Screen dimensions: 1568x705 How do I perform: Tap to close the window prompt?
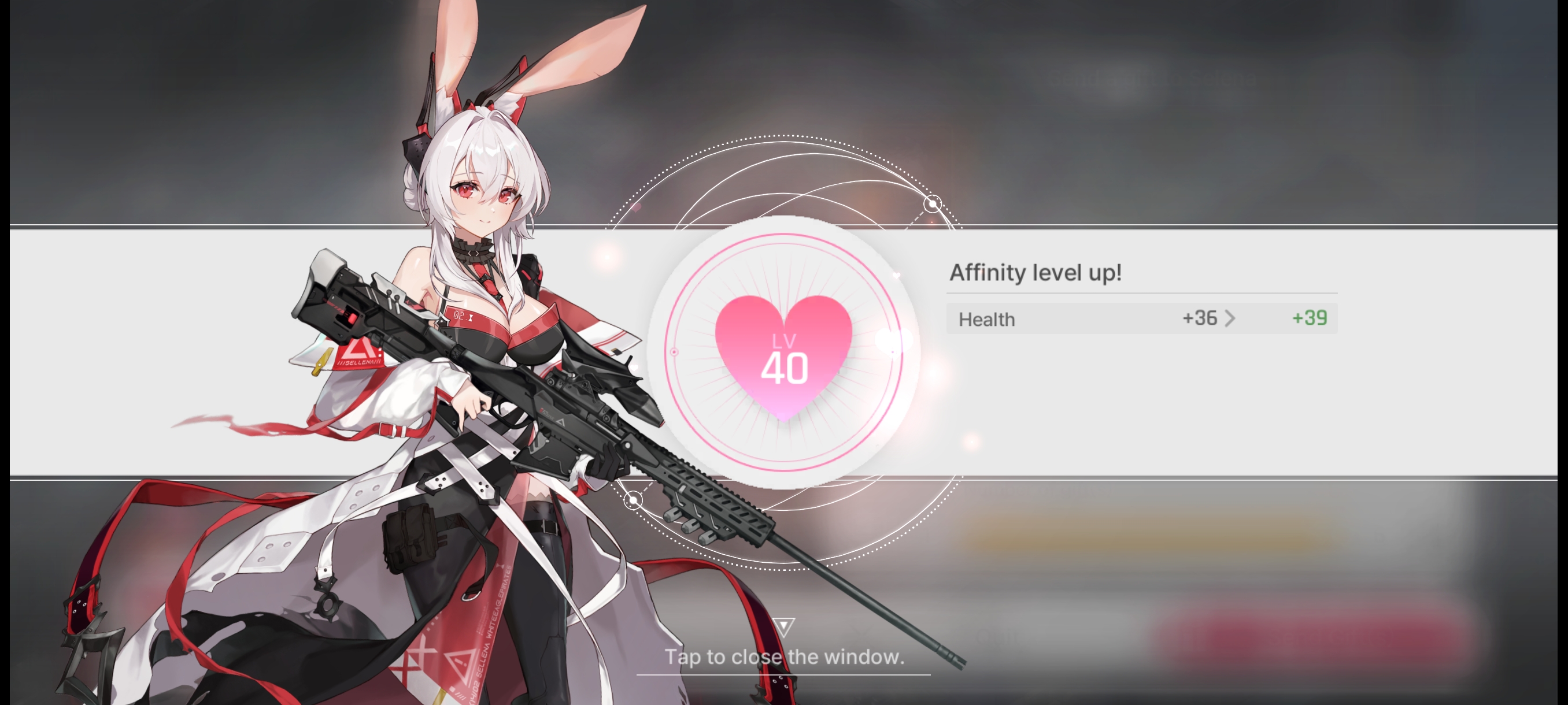point(784,656)
